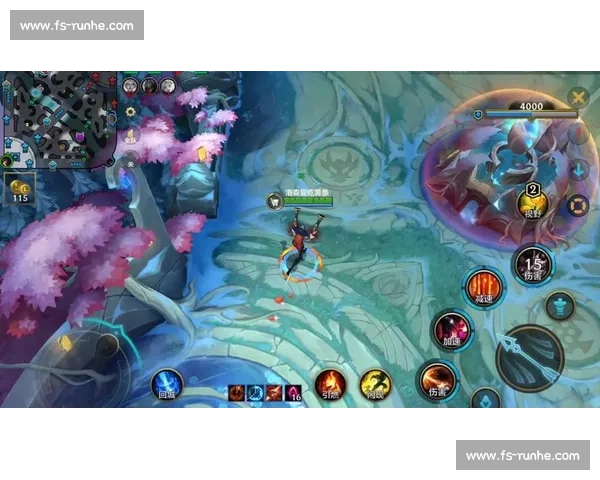
Task: Cast the 伤害 ability on cooldown 15
Action: (x=532, y=264)
